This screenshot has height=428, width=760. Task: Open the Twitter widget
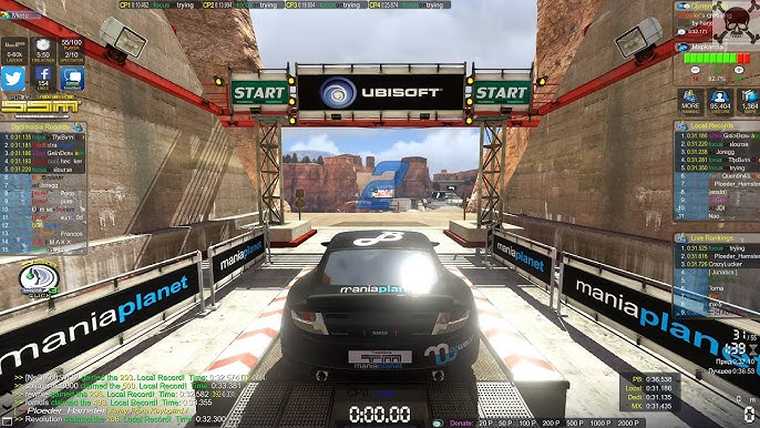coord(14,79)
